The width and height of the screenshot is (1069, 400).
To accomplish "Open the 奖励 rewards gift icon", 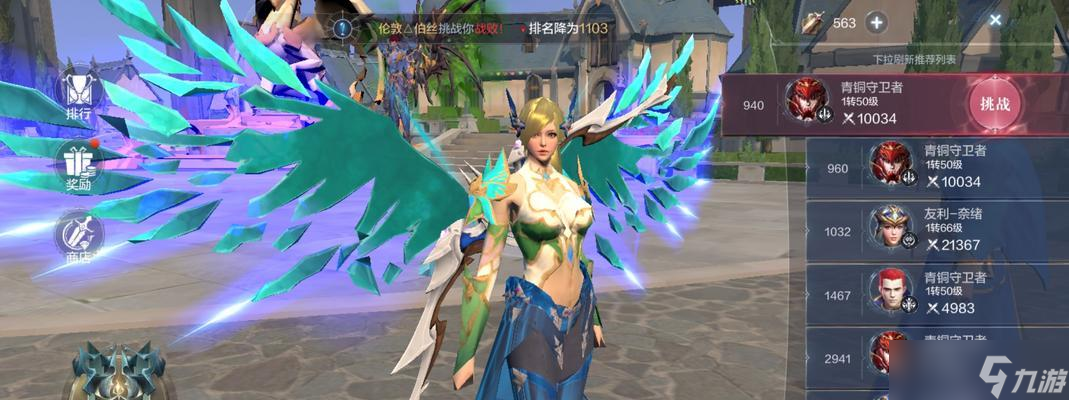I will point(78,165).
